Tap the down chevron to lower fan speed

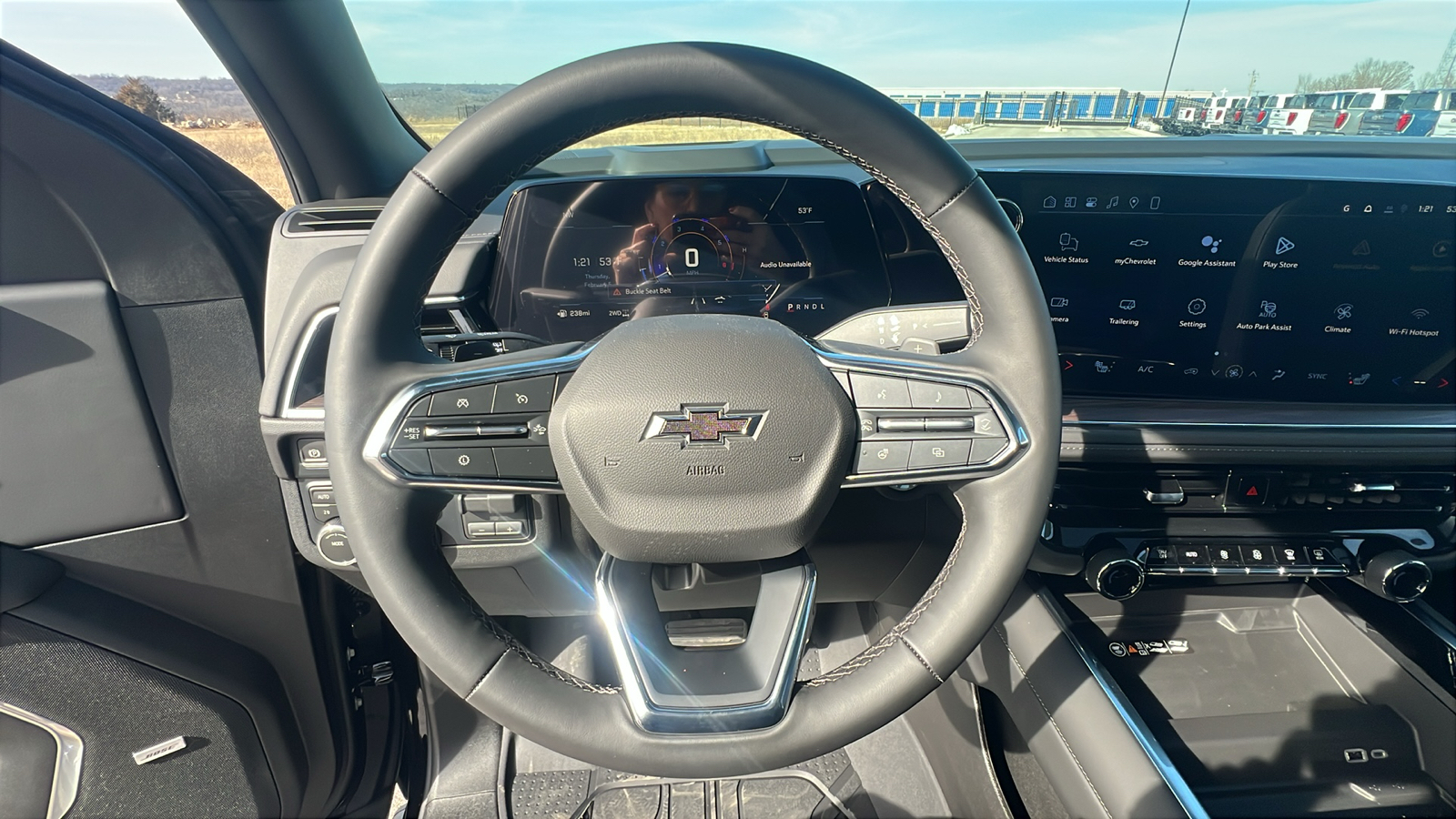[1215, 373]
